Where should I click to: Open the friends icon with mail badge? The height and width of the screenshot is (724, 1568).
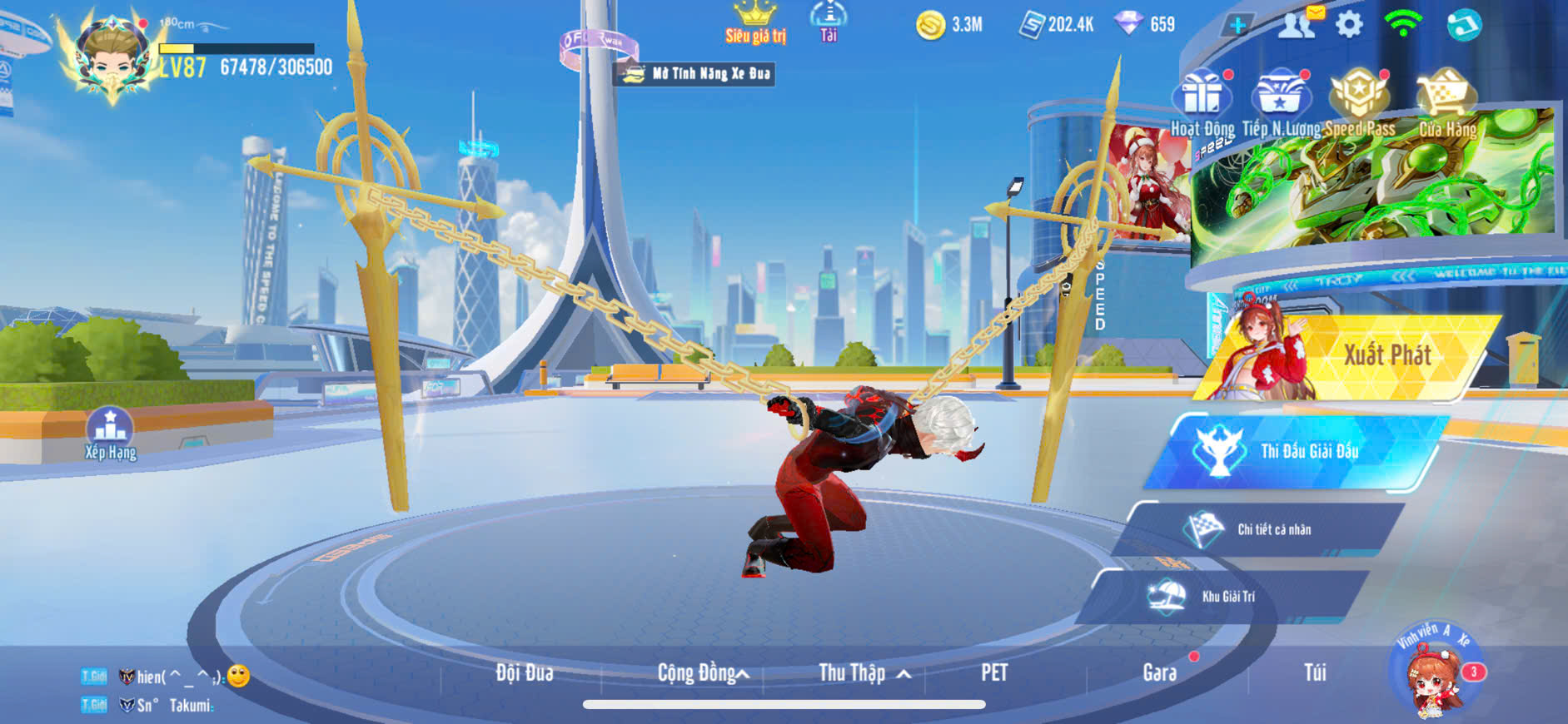coord(1297,25)
